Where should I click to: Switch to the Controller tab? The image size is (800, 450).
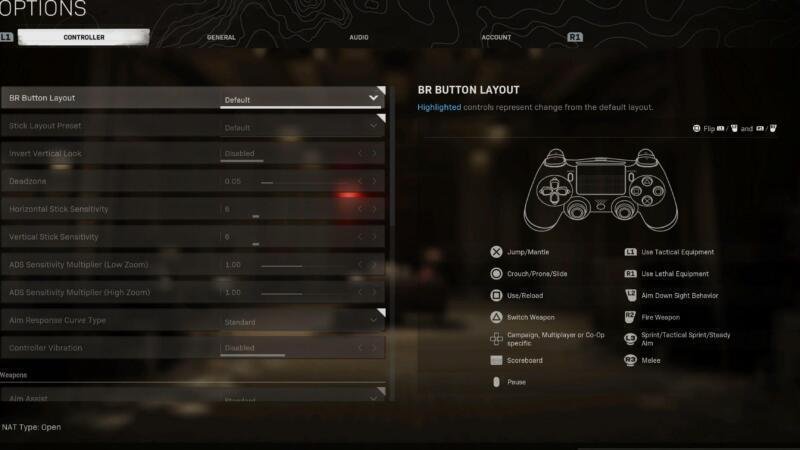coord(84,38)
